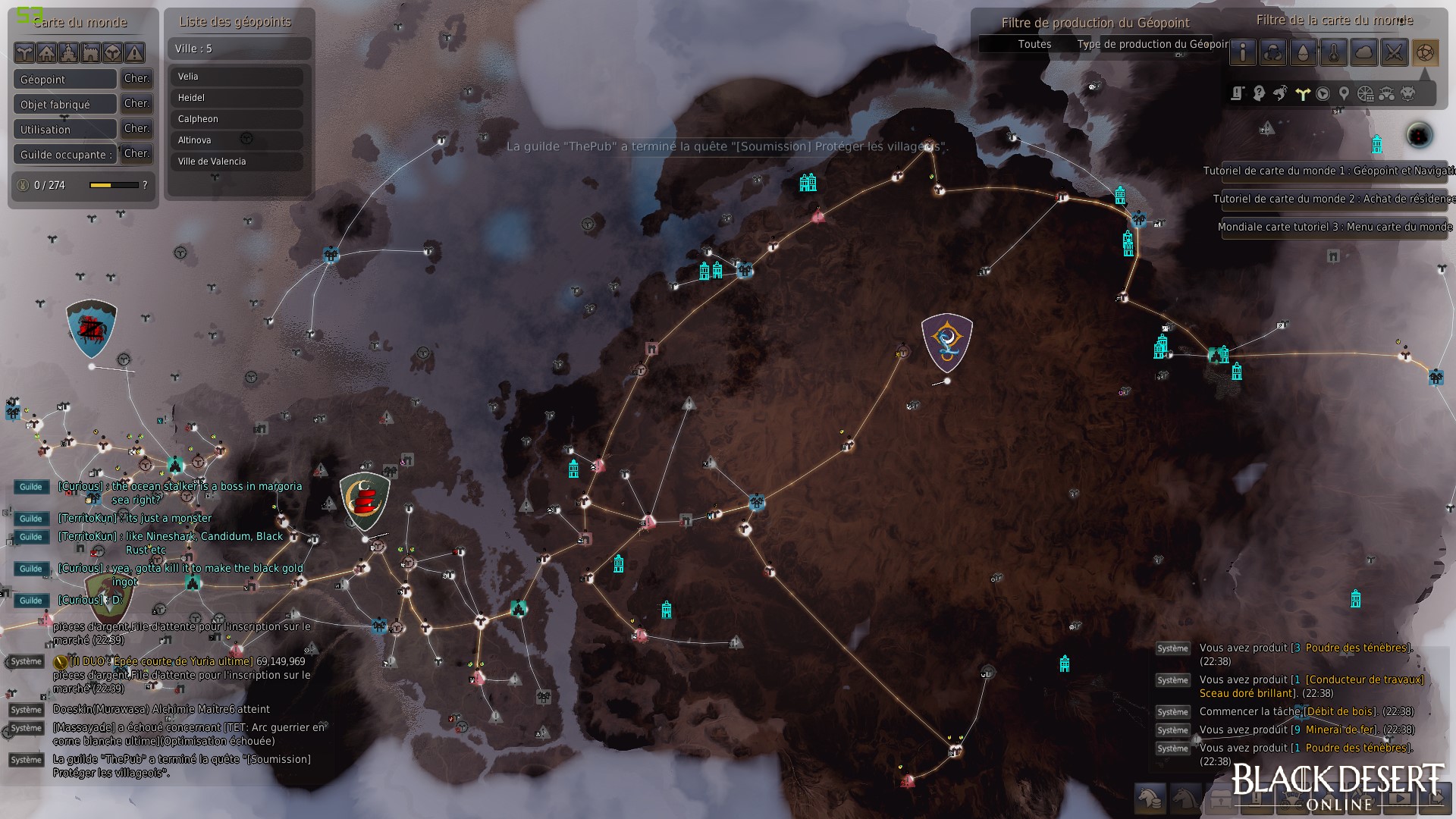The width and height of the screenshot is (1456, 819).
Task: Select the danger triangle geopoint category
Action: (134, 52)
